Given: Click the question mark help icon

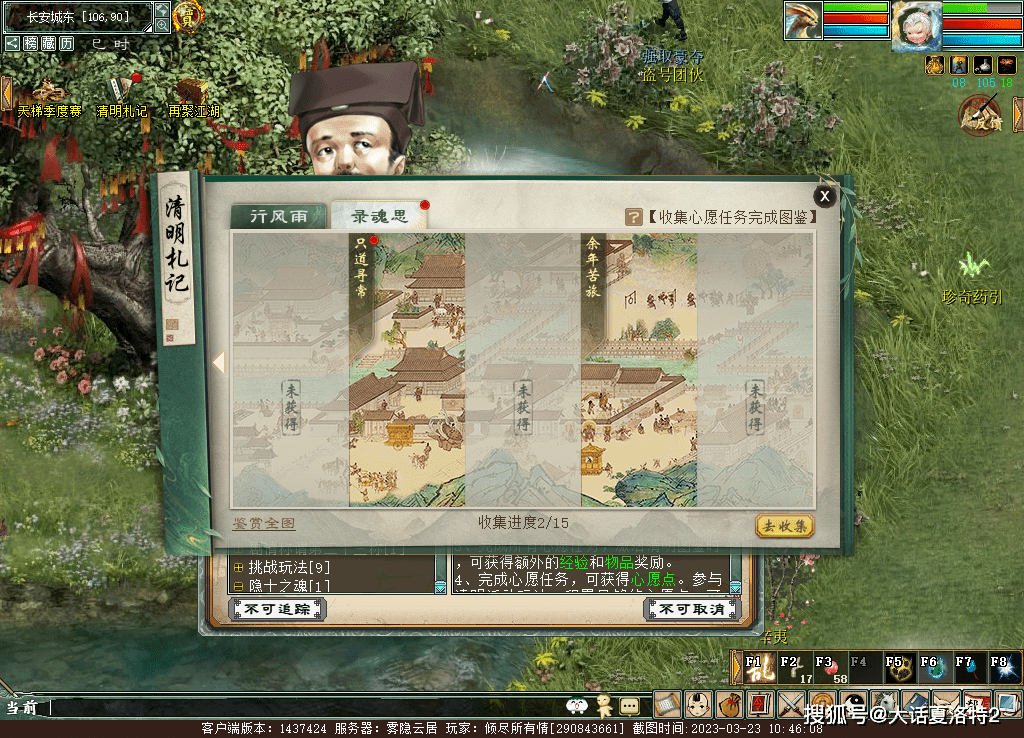Looking at the screenshot, I should (x=633, y=217).
